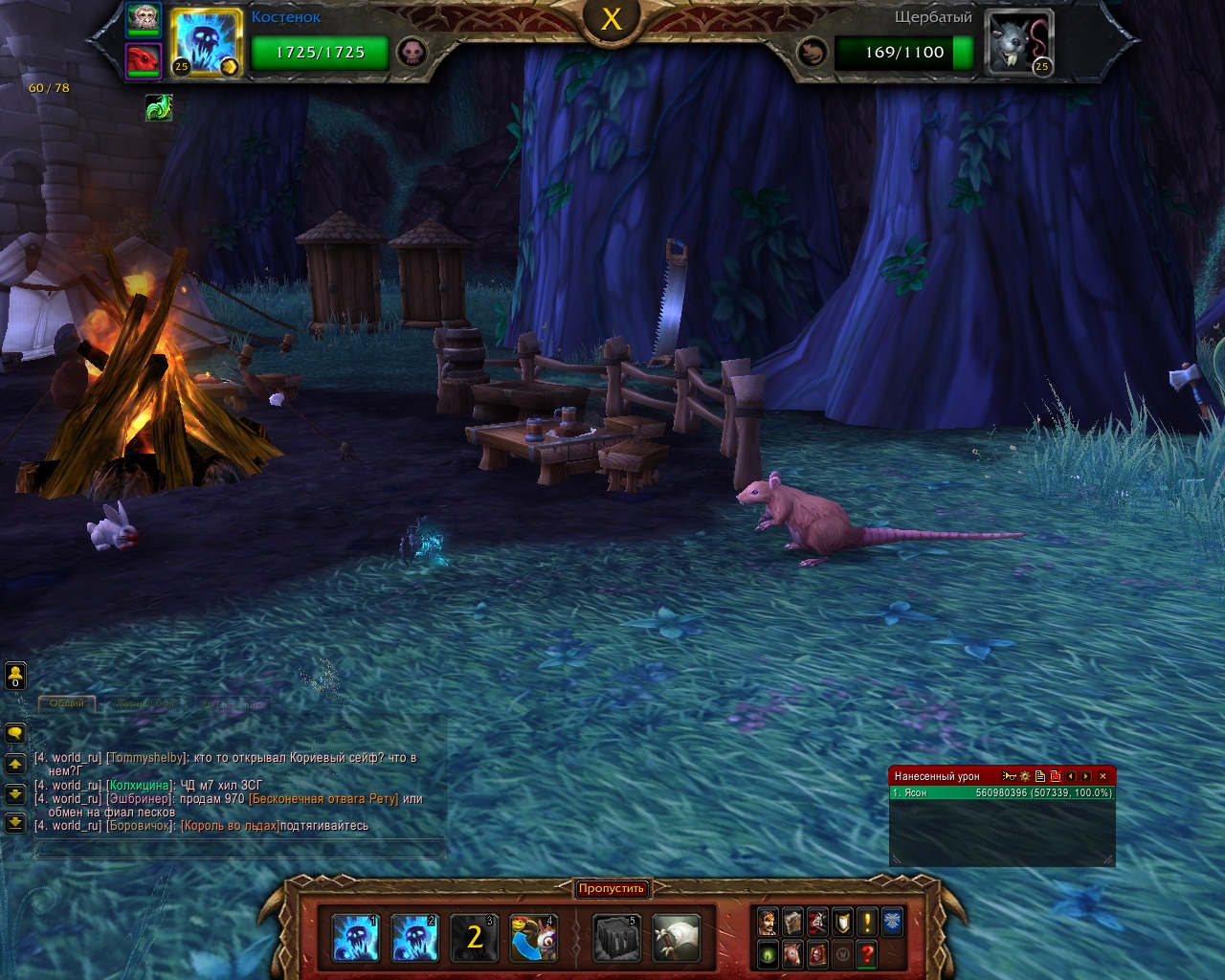The width and height of the screenshot is (1225, 980).
Task: Open the chat speech bubble menu
Action: pyautogui.click(x=15, y=733)
